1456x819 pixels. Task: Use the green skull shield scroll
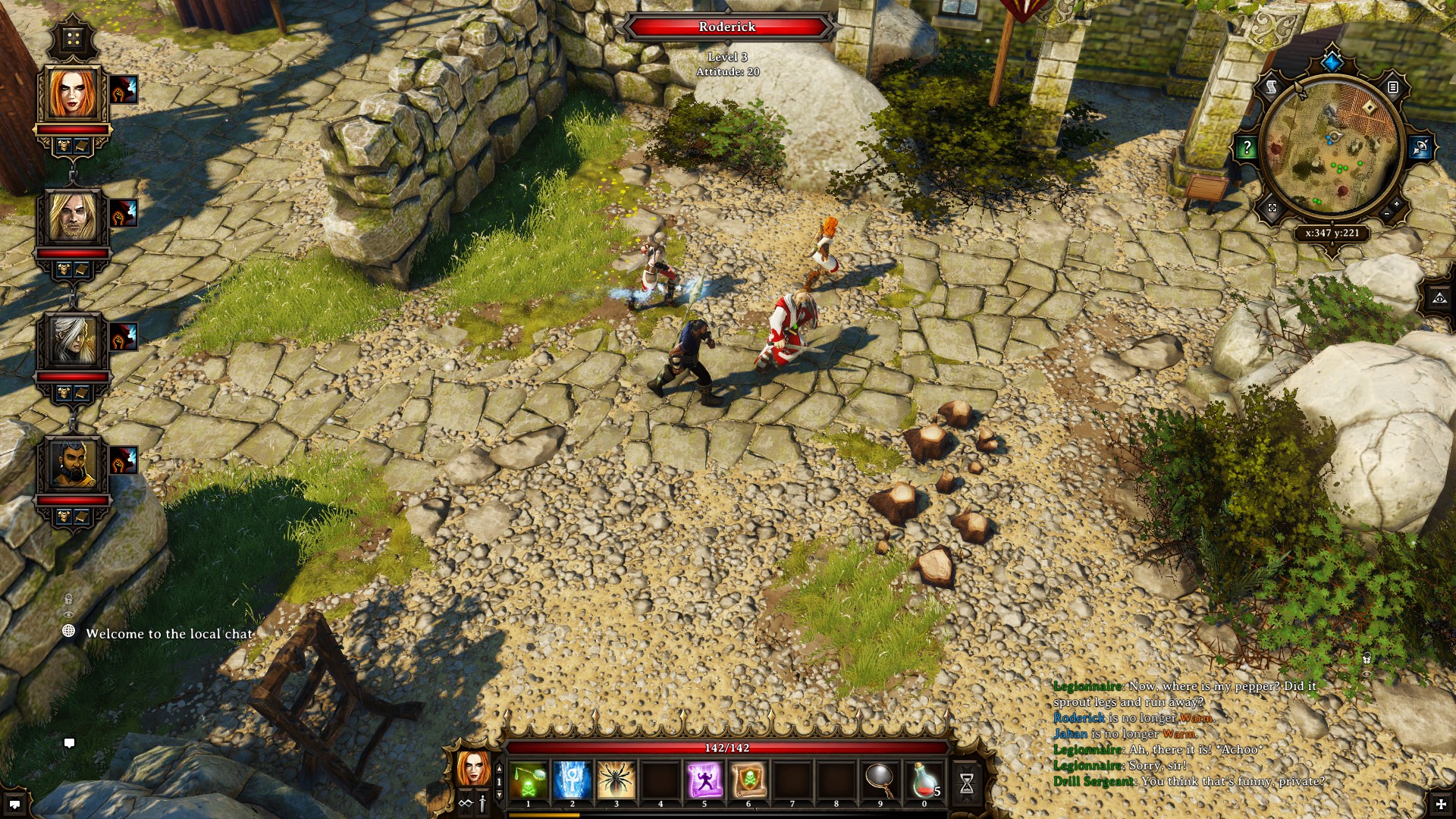(x=748, y=780)
